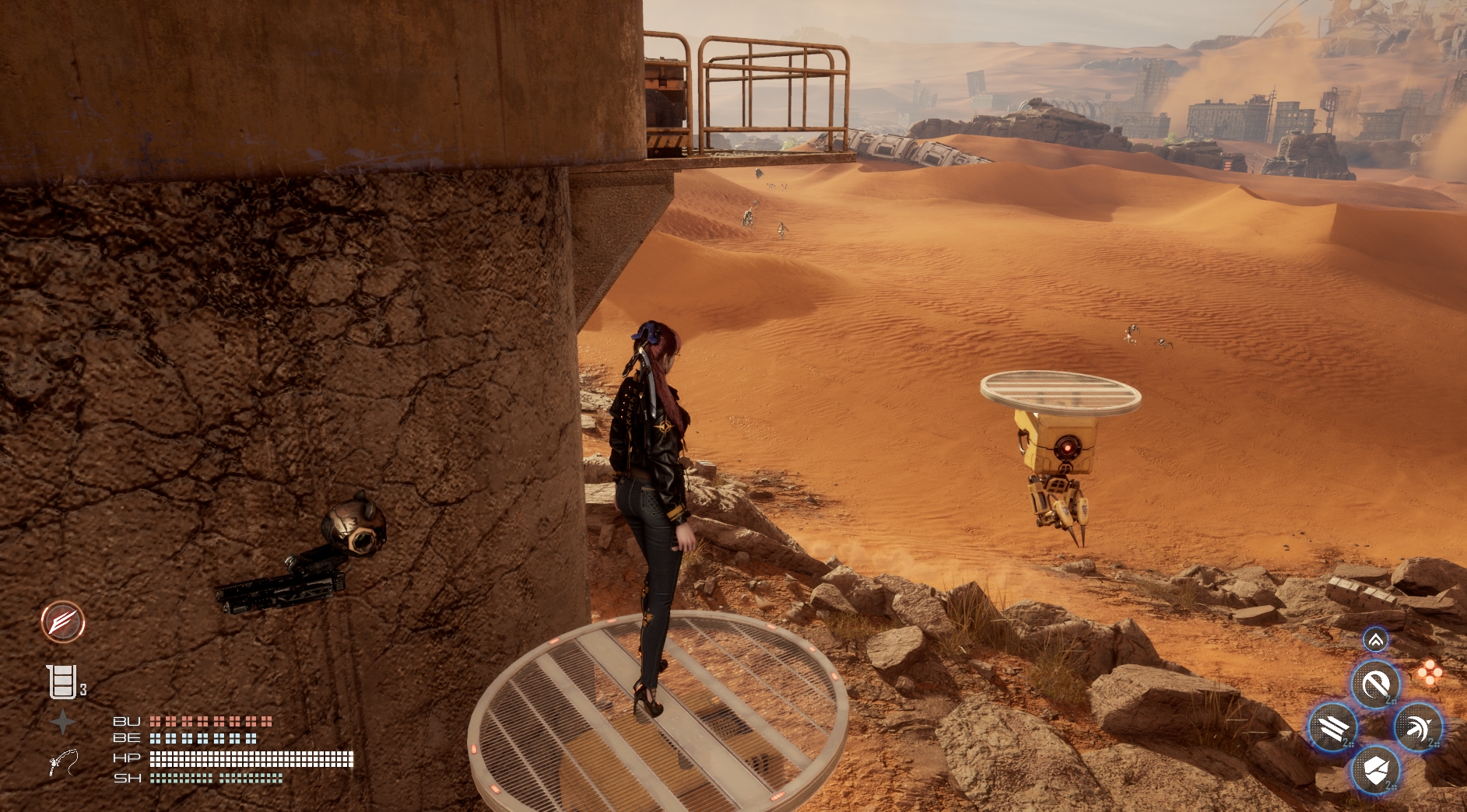Select the grey four-point star slot

click(x=63, y=722)
